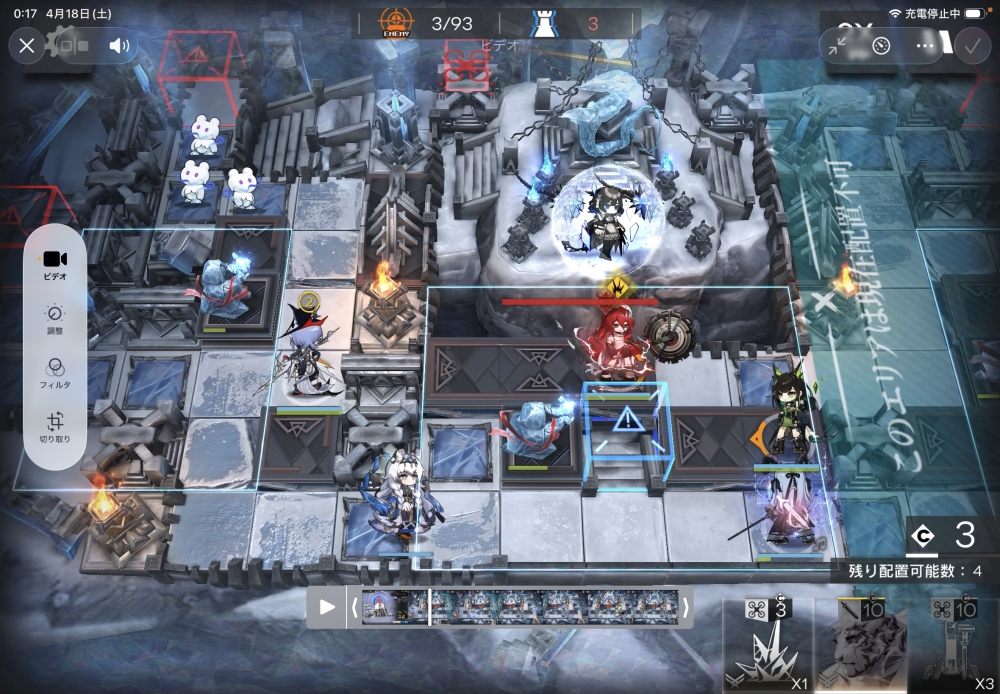1000x694 pixels.
Task: Confirm edits with the checkmark button
Action: (x=969, y=45)
